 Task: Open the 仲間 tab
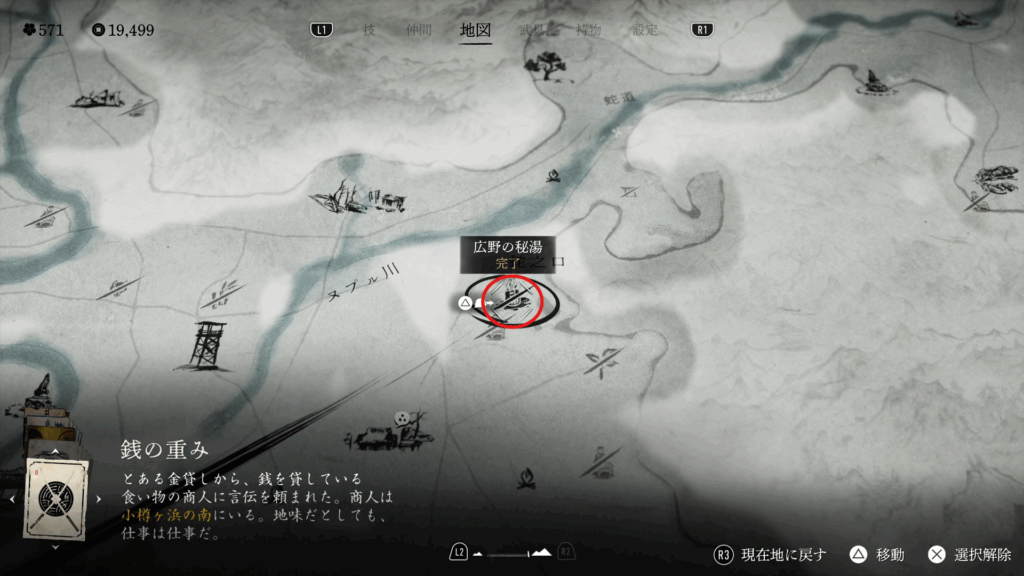pyautogui.click(x=419, y=30)
